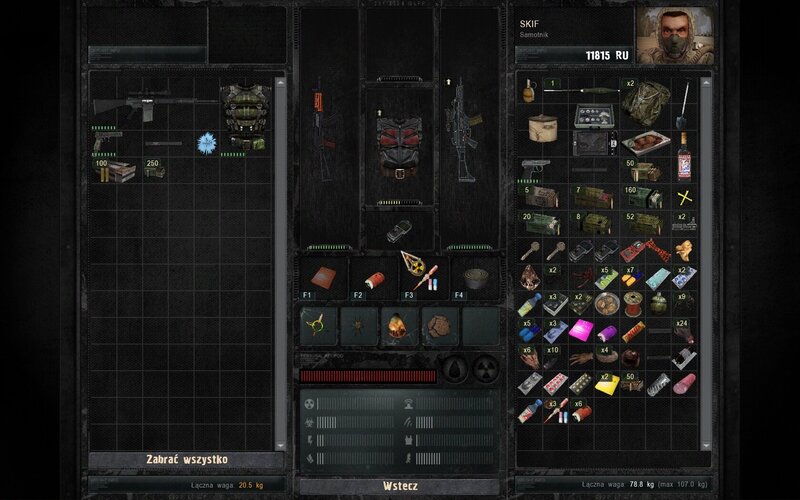Choose the radiation drug kit in slot F3
This screenshot has width=800, height=500.
click(x=419, y=270)
